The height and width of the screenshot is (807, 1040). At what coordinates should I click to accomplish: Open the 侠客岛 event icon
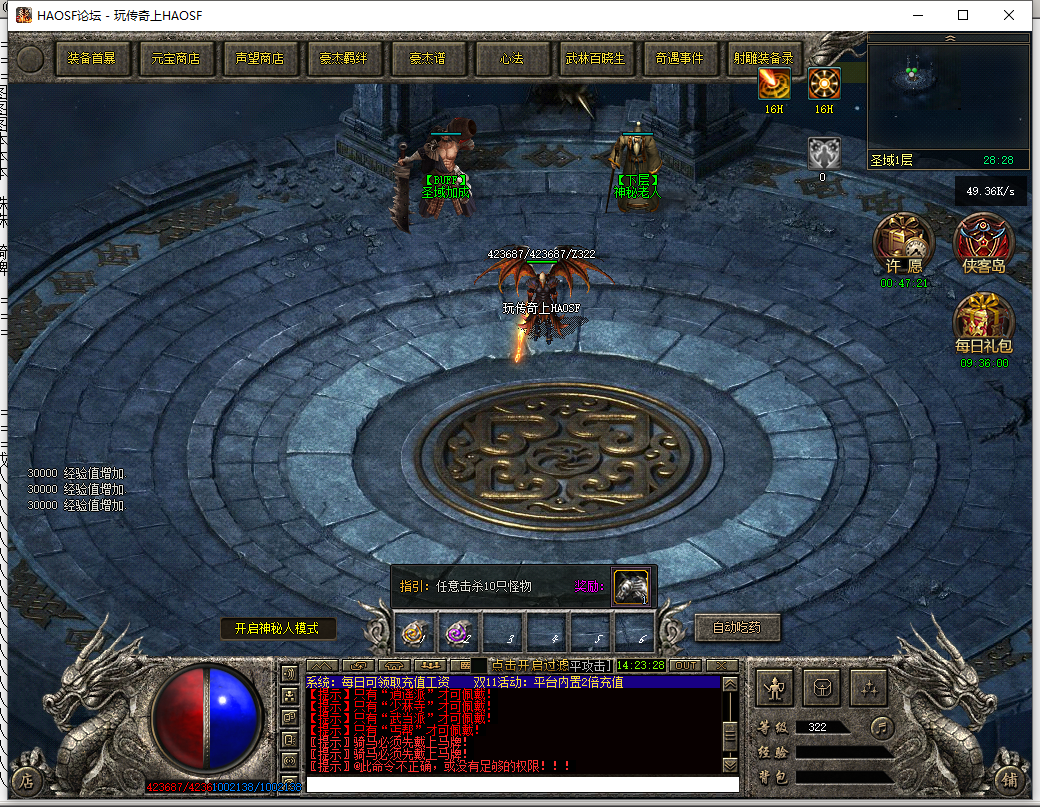coord(984,243)
